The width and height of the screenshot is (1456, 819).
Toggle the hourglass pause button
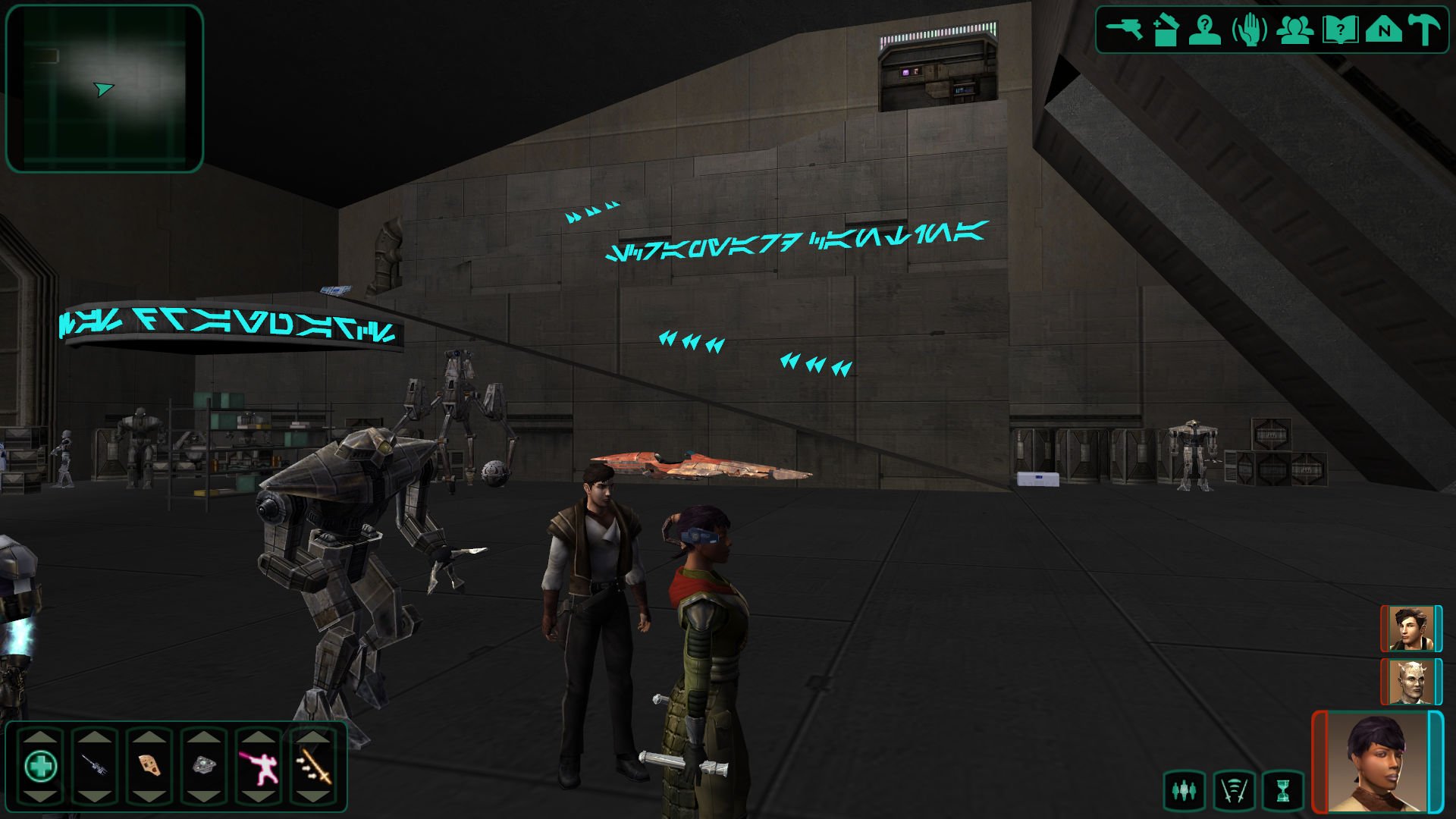[1282, 792]
